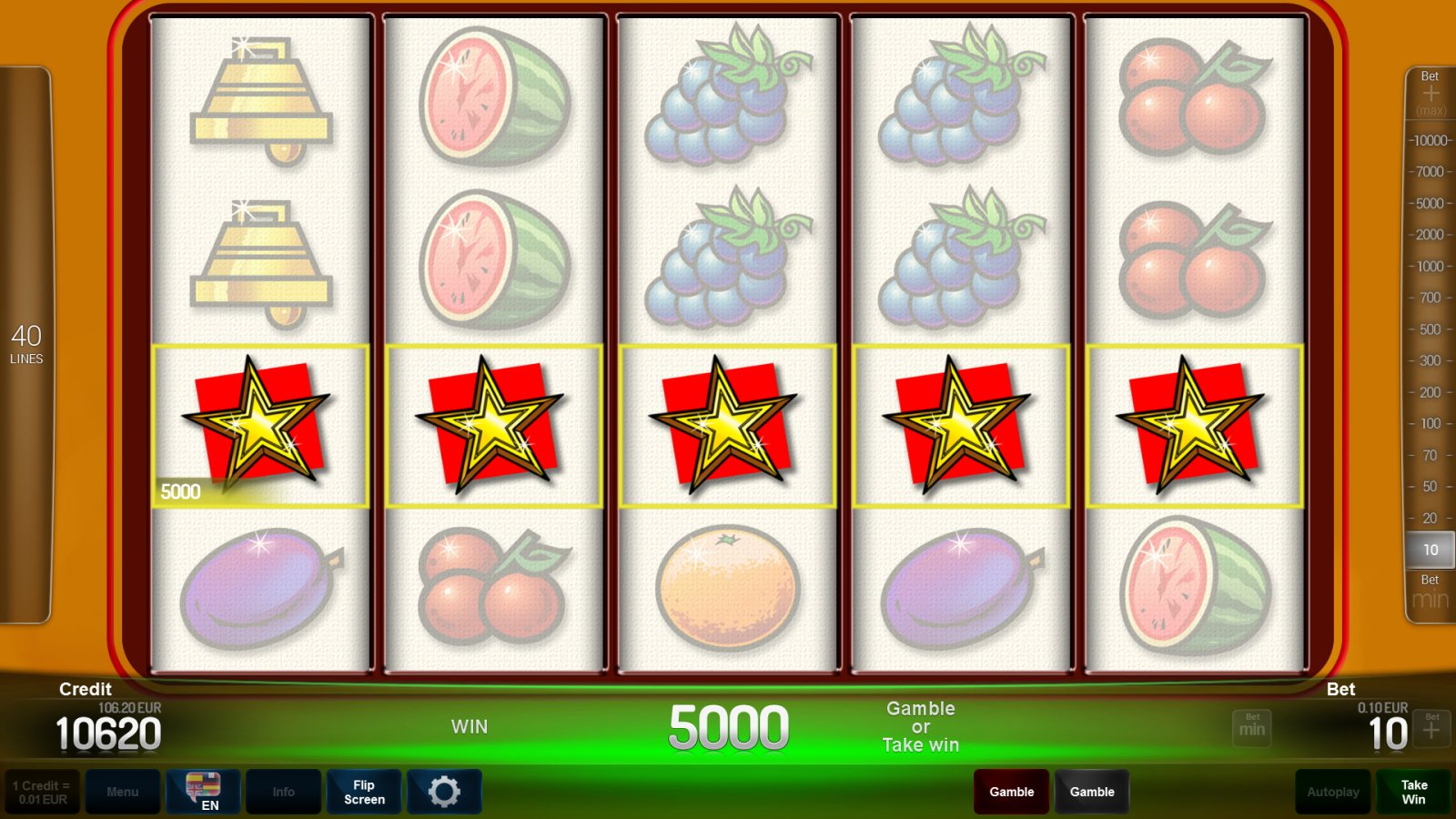This screenshot has height=819, width=1456.
Task: Set the bet scale to 100
Action: pos(1431,423)
